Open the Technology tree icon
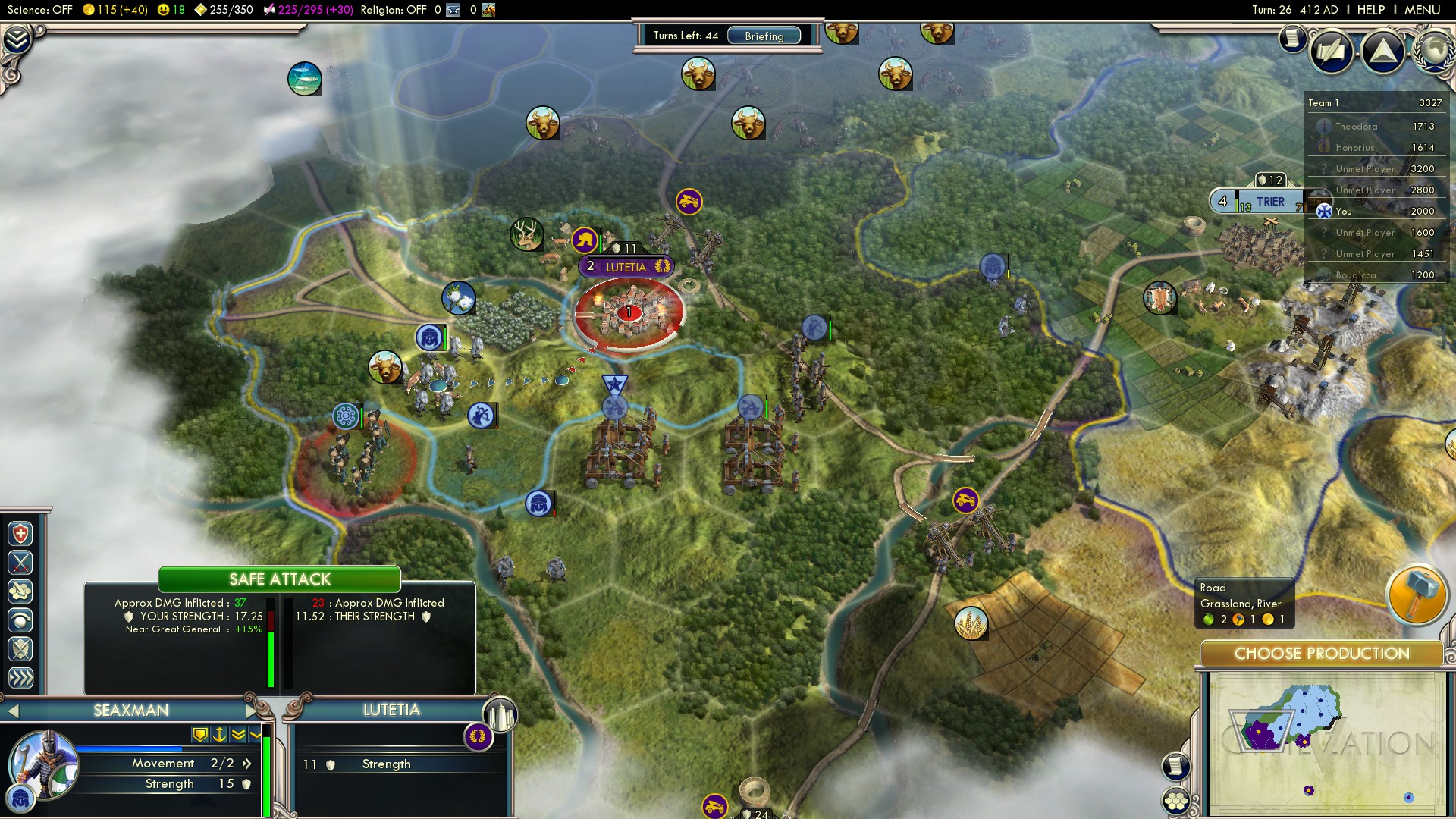Image resolution: width=1456 pixels, height=819 pixels. click(1383, 52)
